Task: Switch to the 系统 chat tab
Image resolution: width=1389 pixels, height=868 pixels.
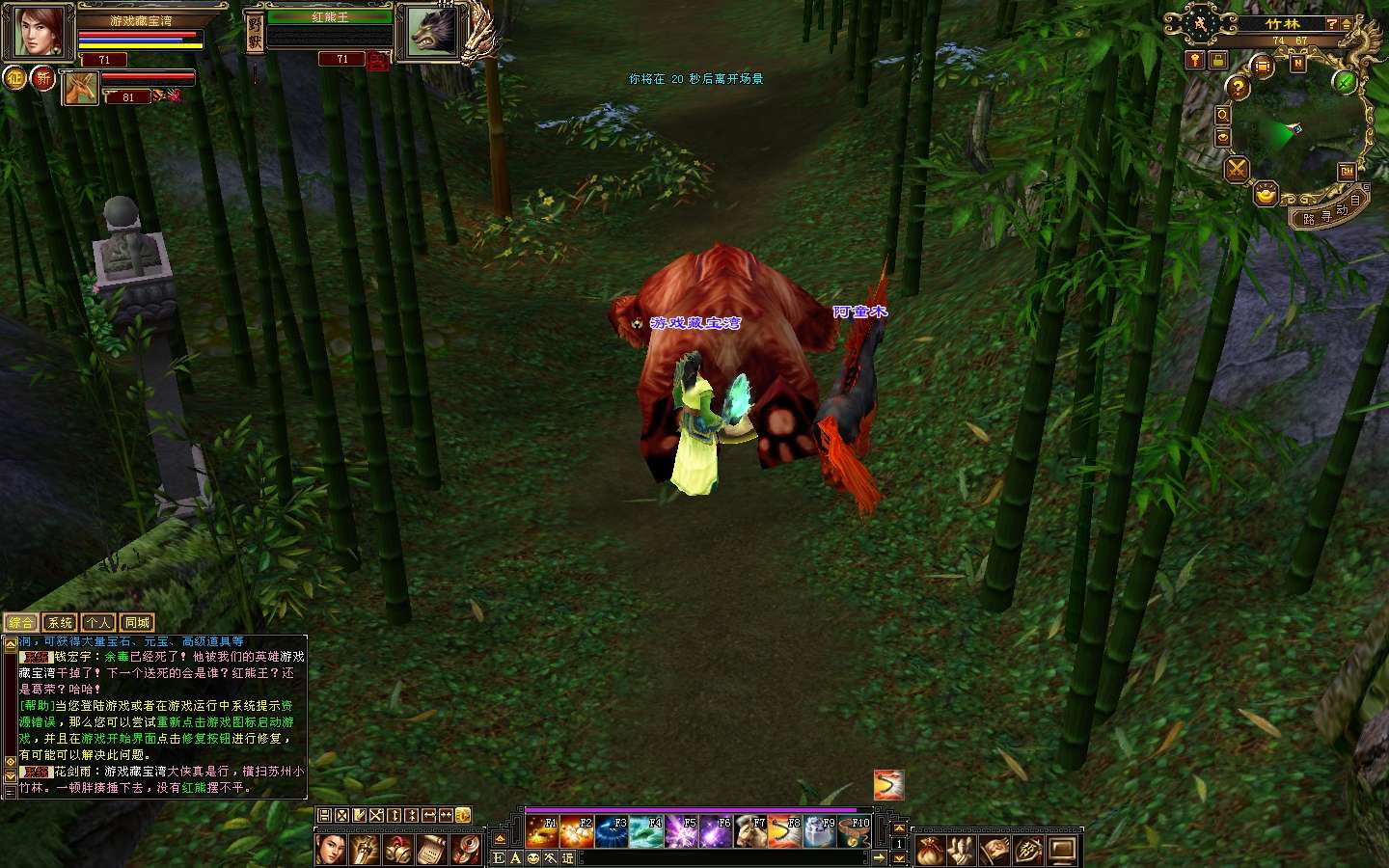Action: pyautogui.click(x=60, y=623)
